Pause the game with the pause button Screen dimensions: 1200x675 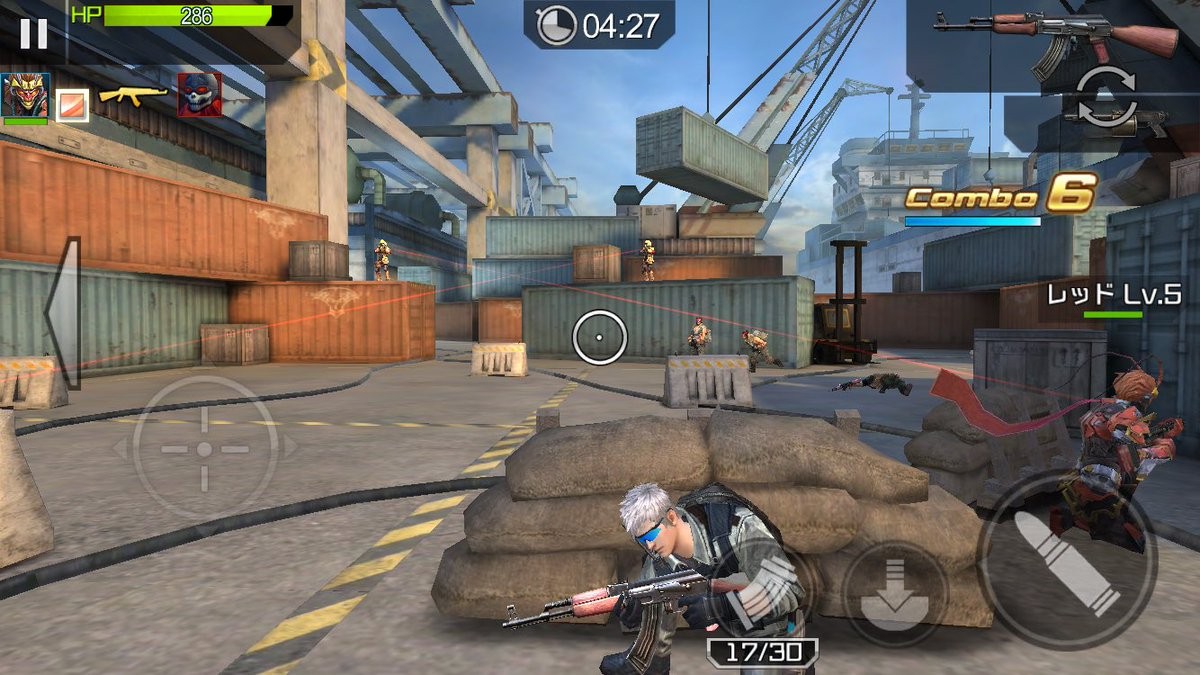33,34
